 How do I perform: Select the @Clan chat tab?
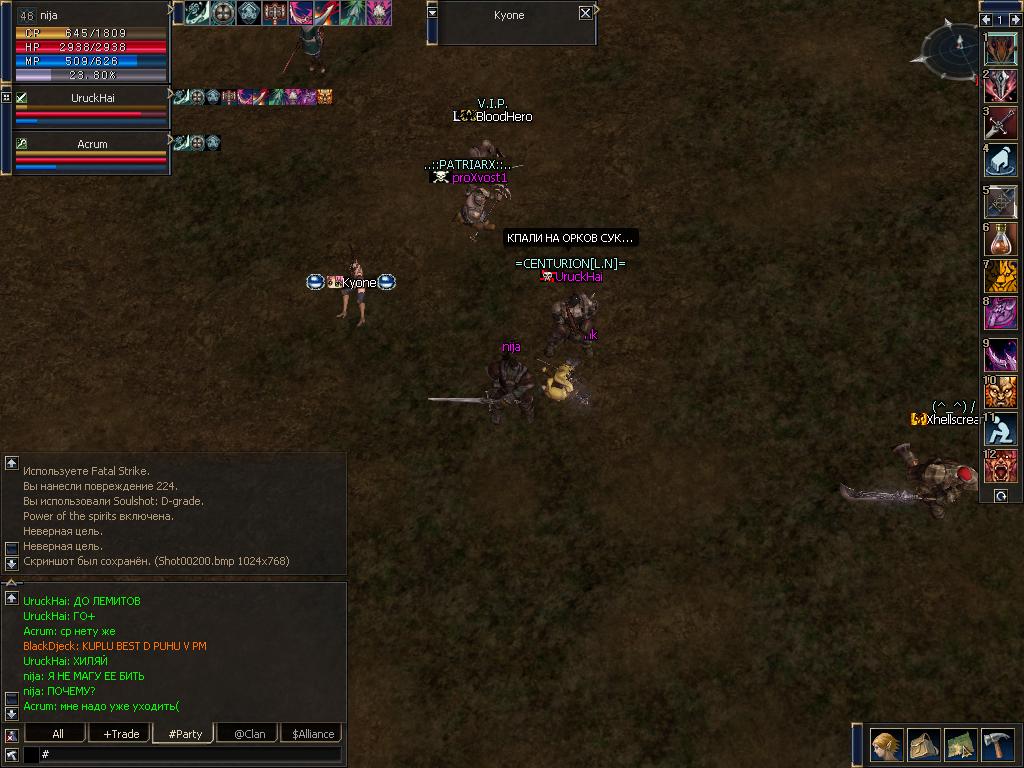click(249, 733)
